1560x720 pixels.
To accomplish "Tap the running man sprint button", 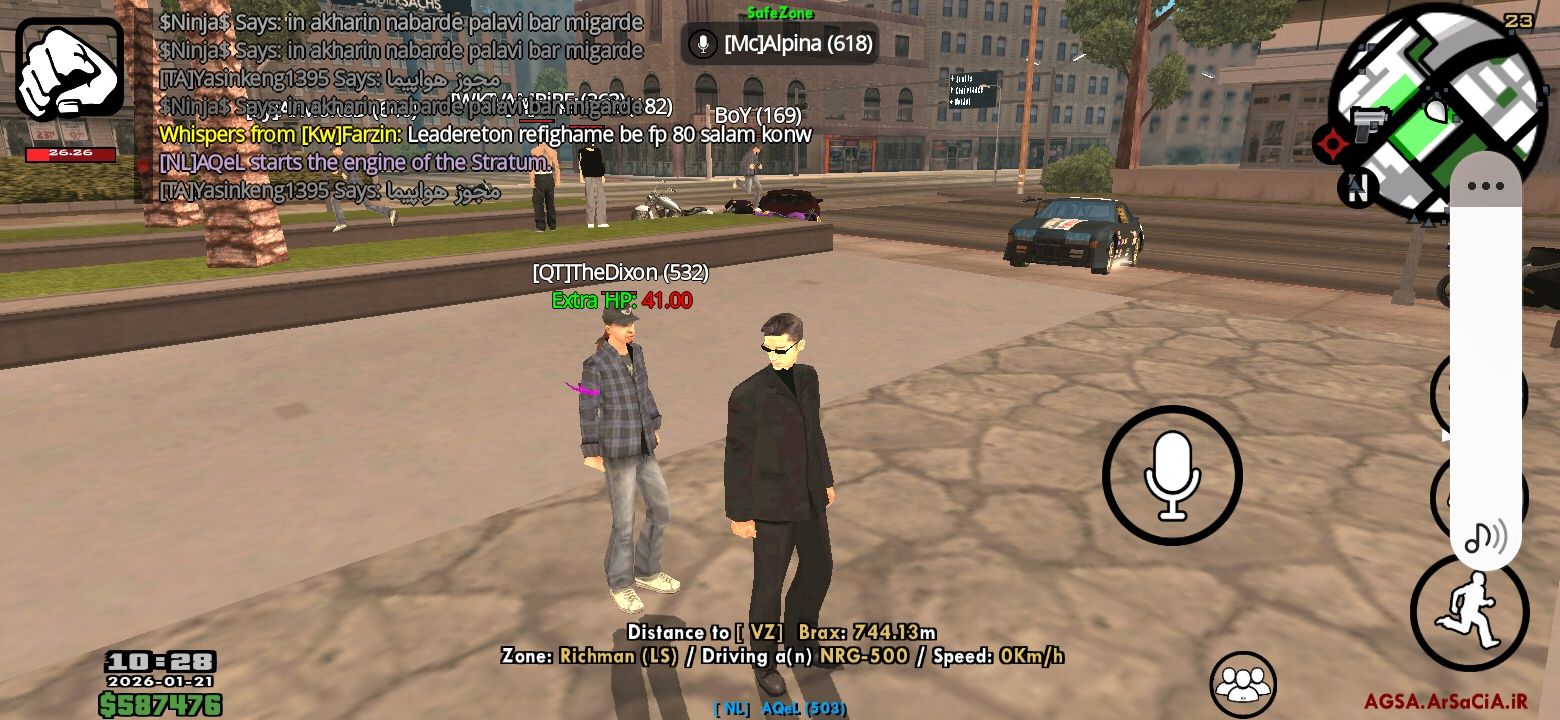I will 1467,611.
